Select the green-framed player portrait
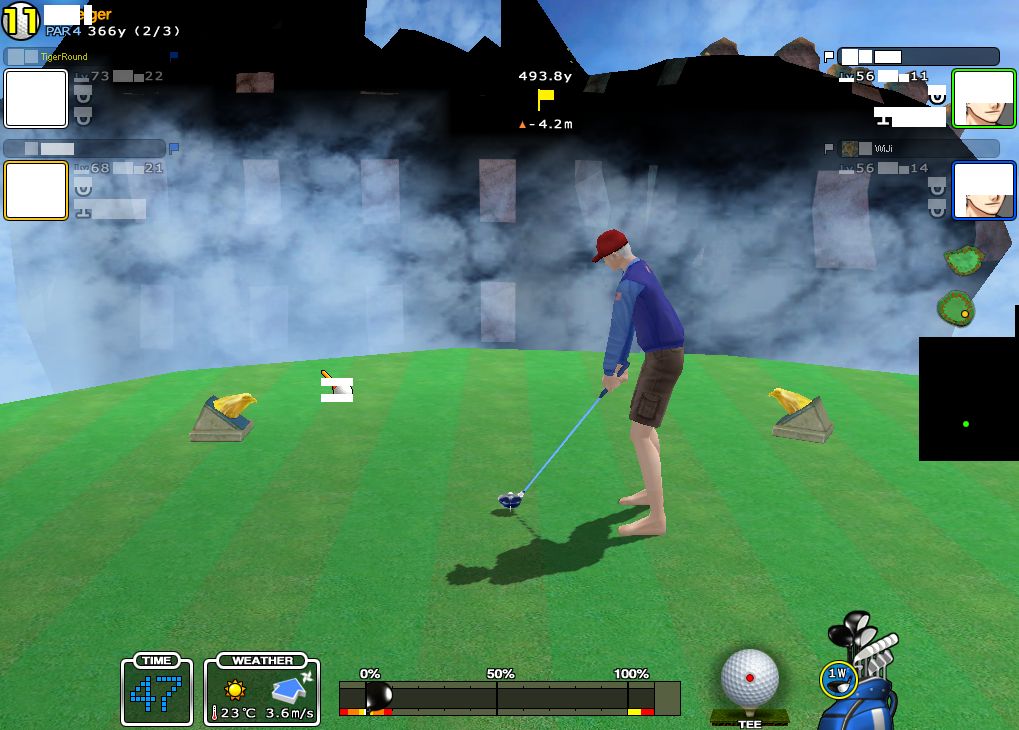 983,98
